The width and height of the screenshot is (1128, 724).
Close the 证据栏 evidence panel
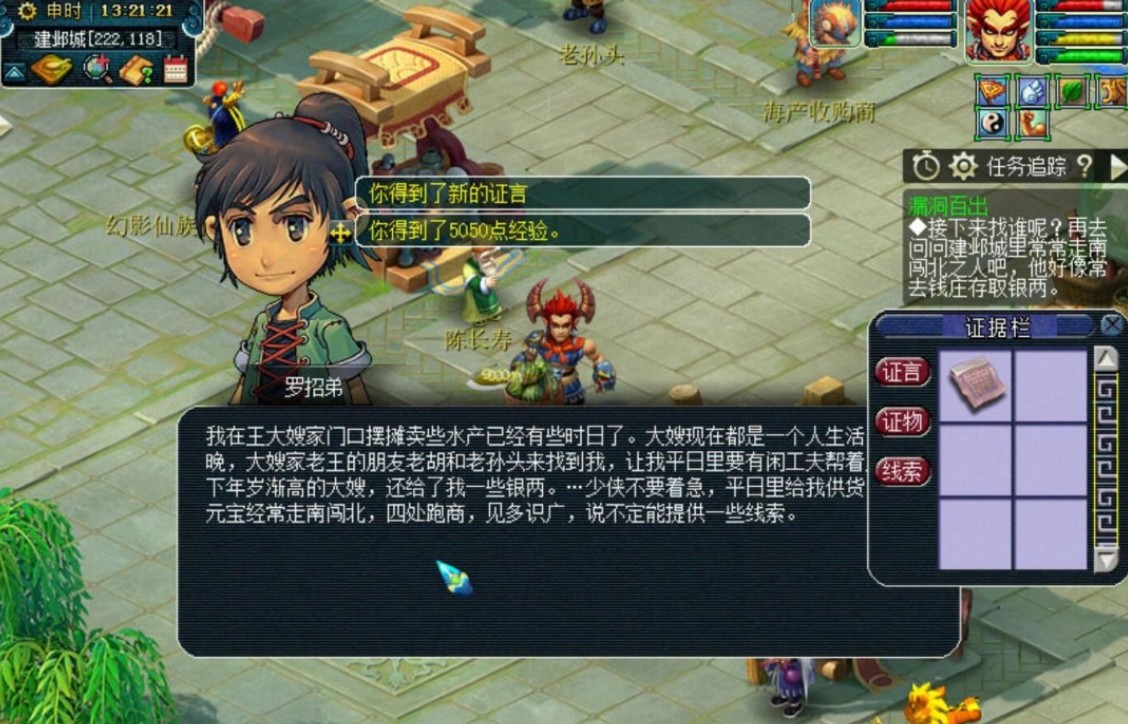pyautogui.click(x=1111, y=325)
